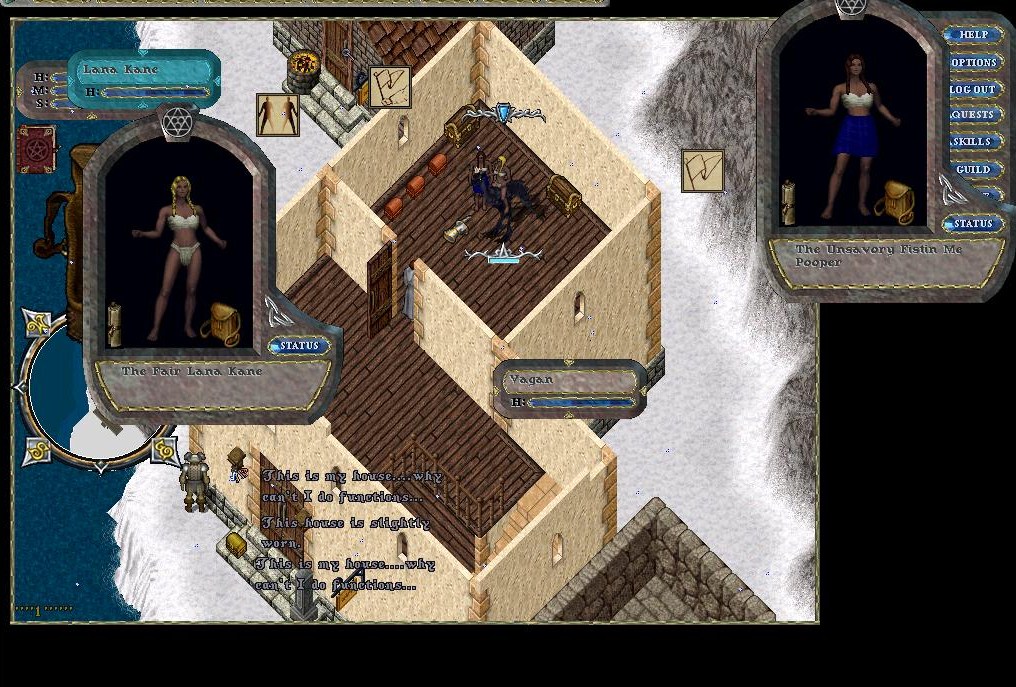Open the HELP menu button
Screen dimensions: 1016x687
973,35
